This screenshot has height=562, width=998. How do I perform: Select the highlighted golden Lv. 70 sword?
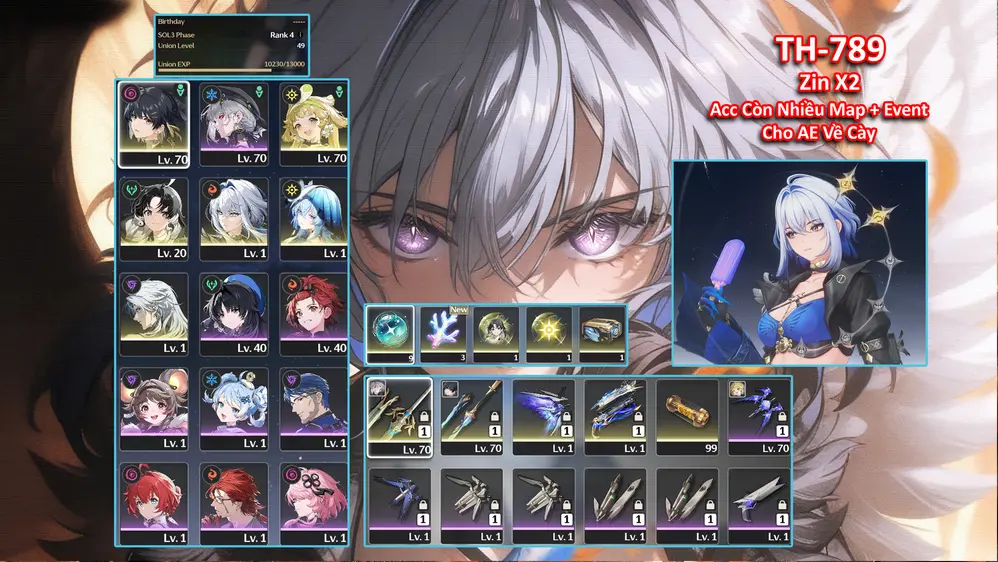point(400,417)
